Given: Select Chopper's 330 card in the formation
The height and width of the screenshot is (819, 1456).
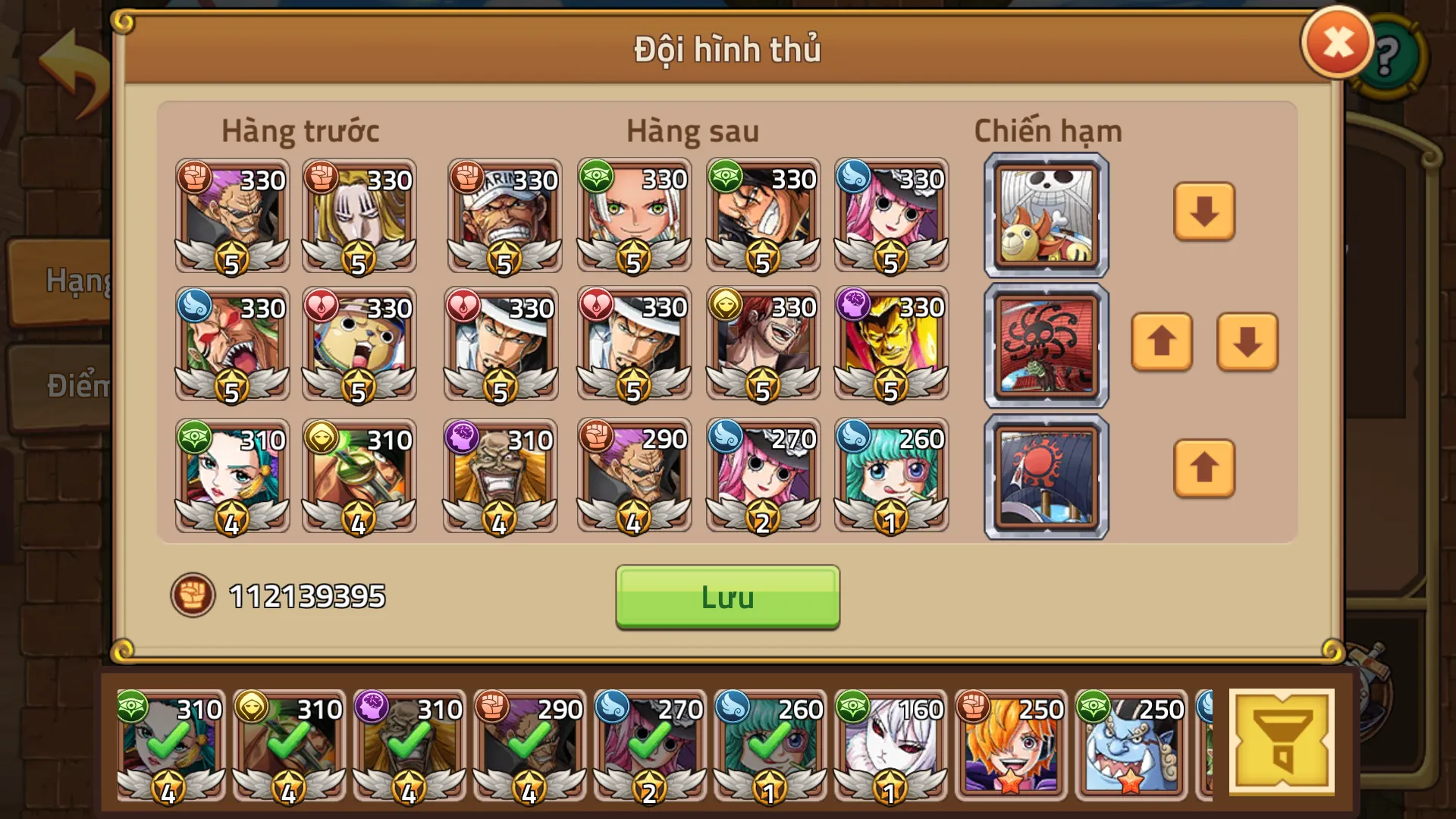Looking at the screenshot, I should click(x=359, y=345).
